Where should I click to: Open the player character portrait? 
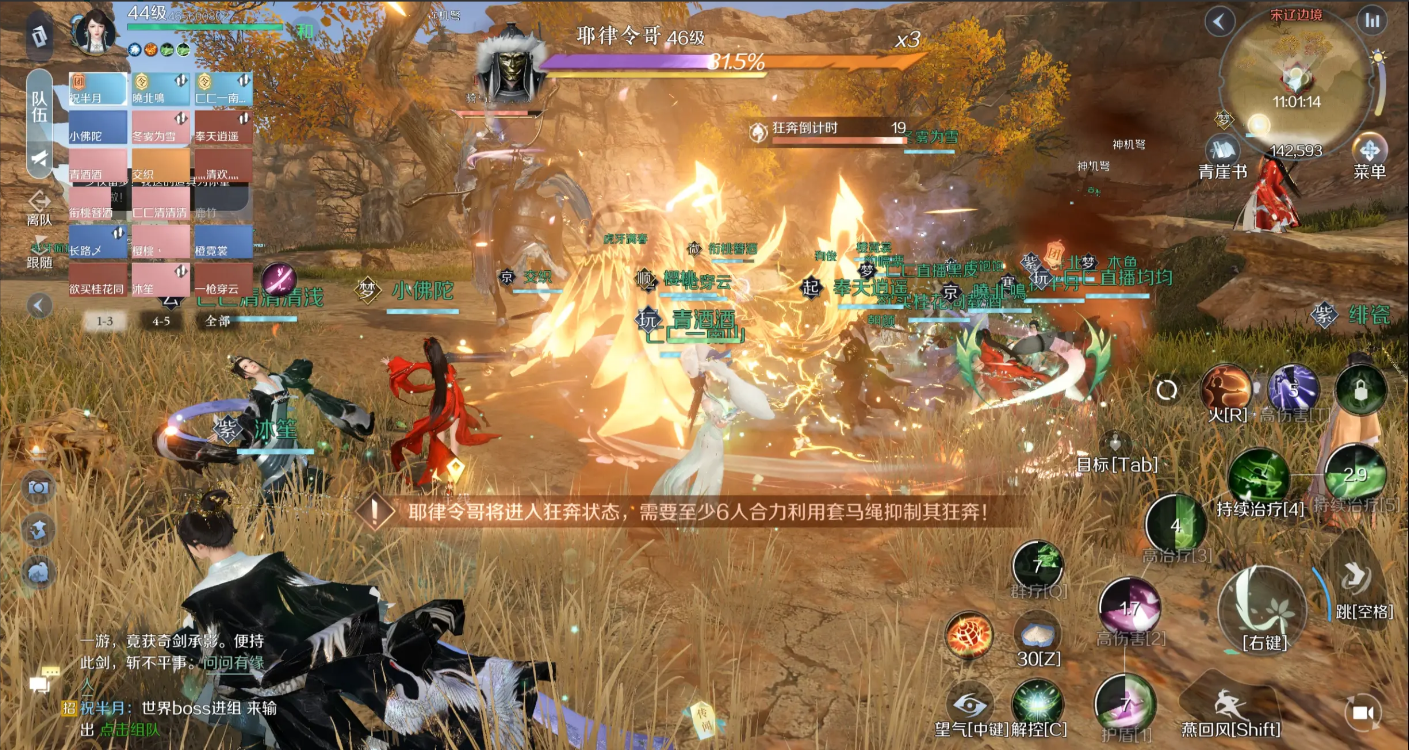click(95, 30)
